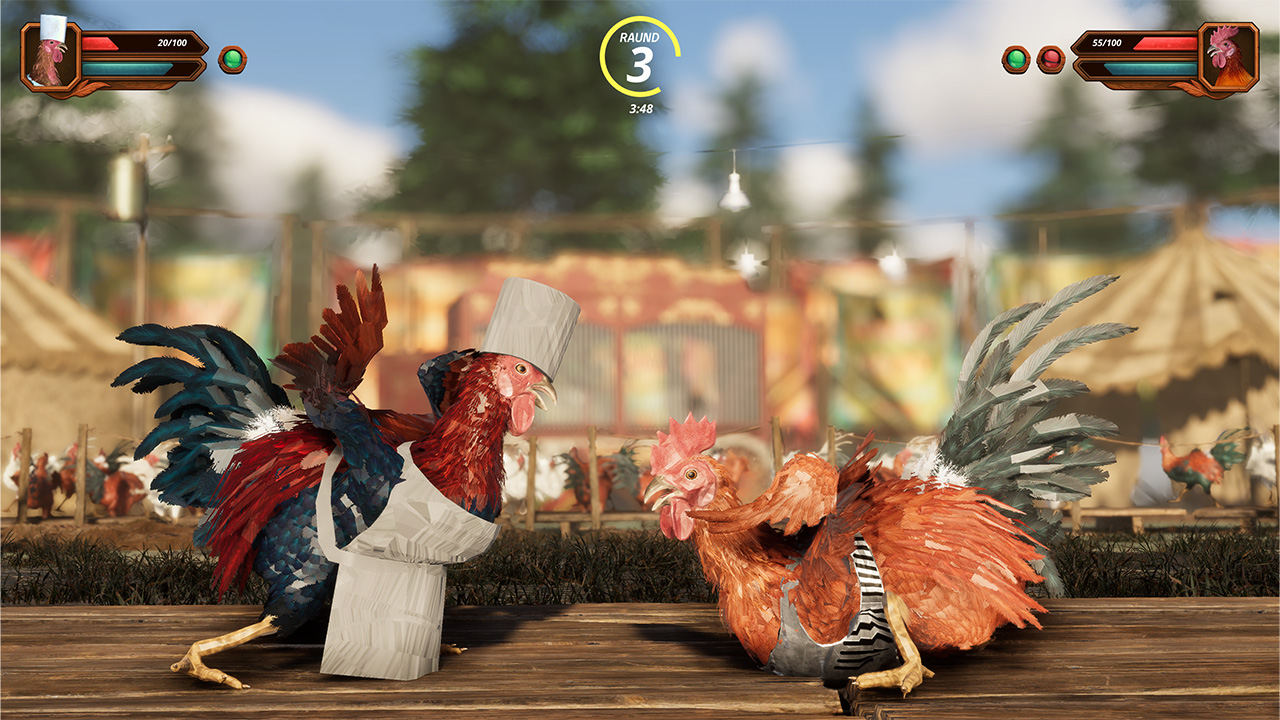Click the chef chicken's portrait icon
This screenshot has width=1280, height=720.
coord(52,57)
